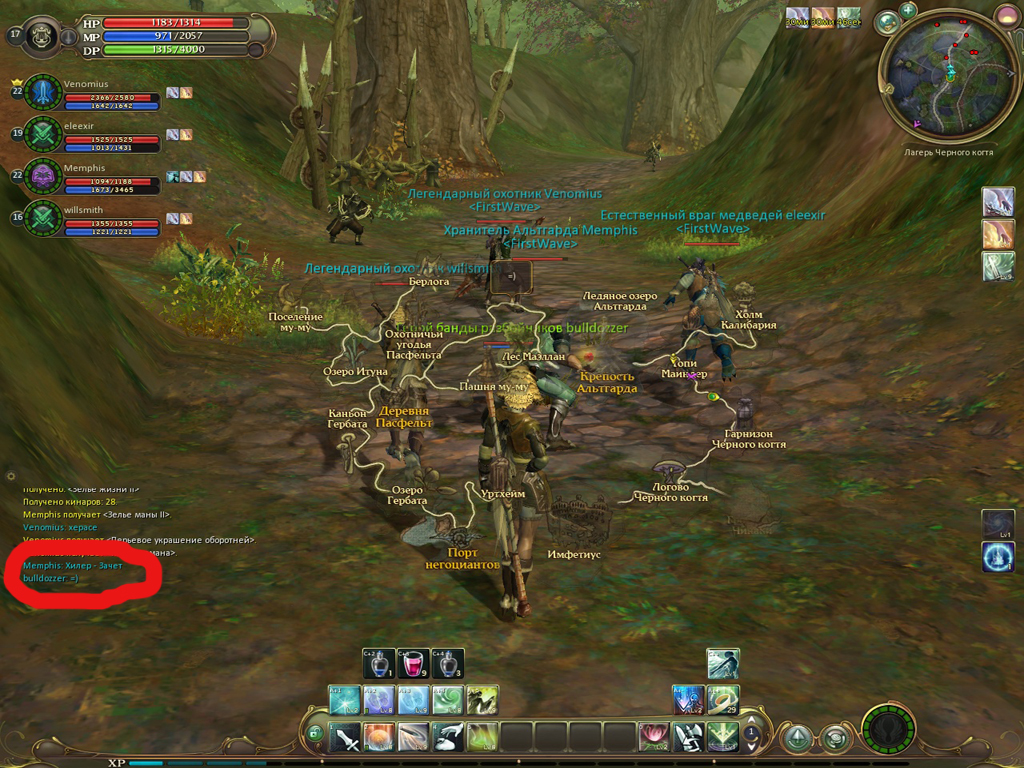1024x768 pixels.
Task: Use the sword attack skill in the hotbar
Action: [345, 738]
